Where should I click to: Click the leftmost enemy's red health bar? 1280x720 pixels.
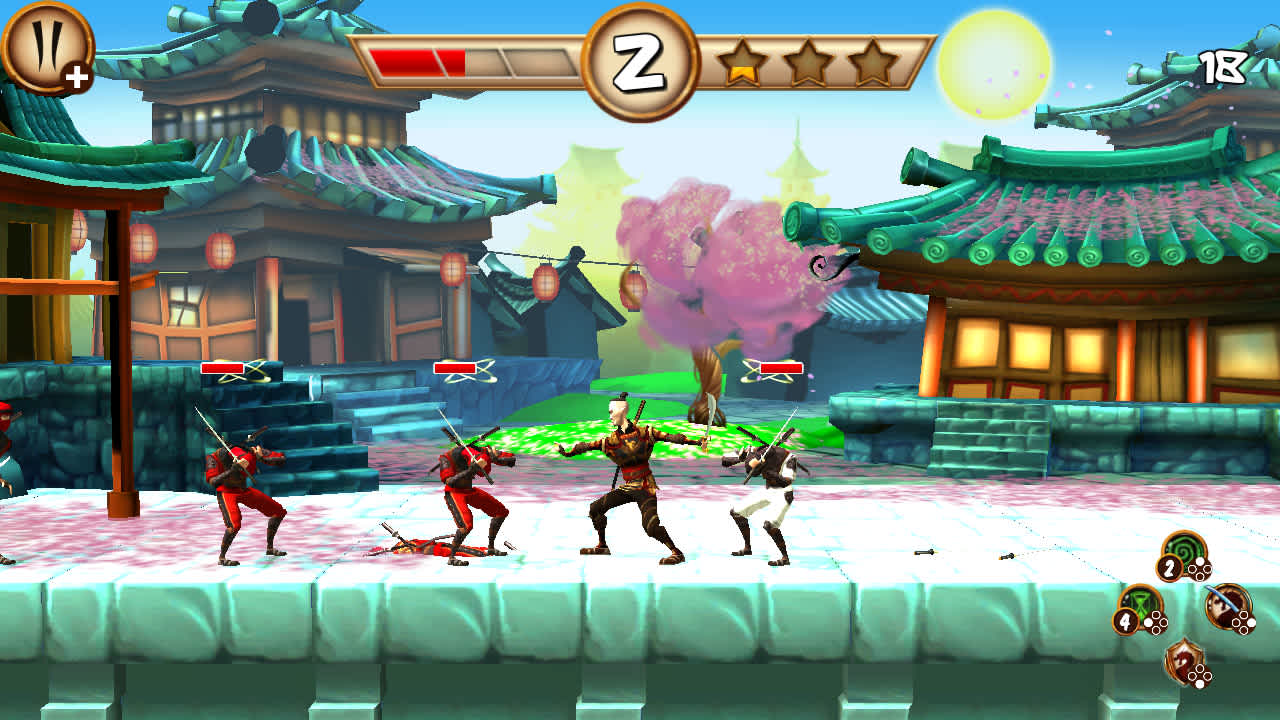click(222, 370)
